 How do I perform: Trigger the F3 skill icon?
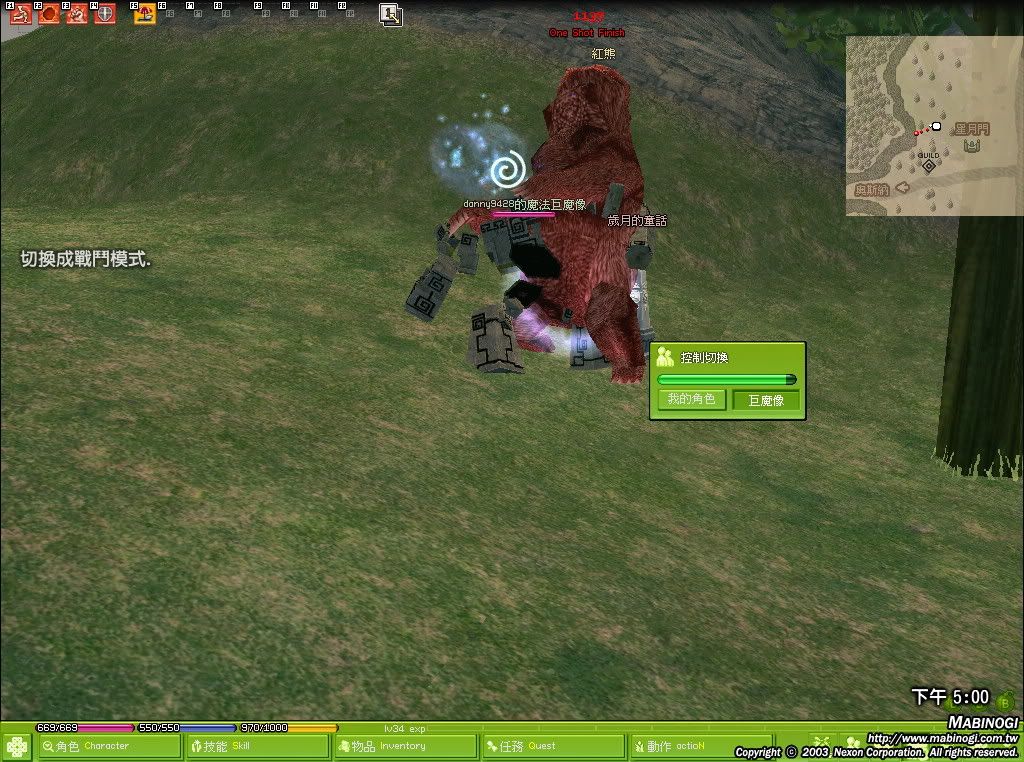[77, 14]
